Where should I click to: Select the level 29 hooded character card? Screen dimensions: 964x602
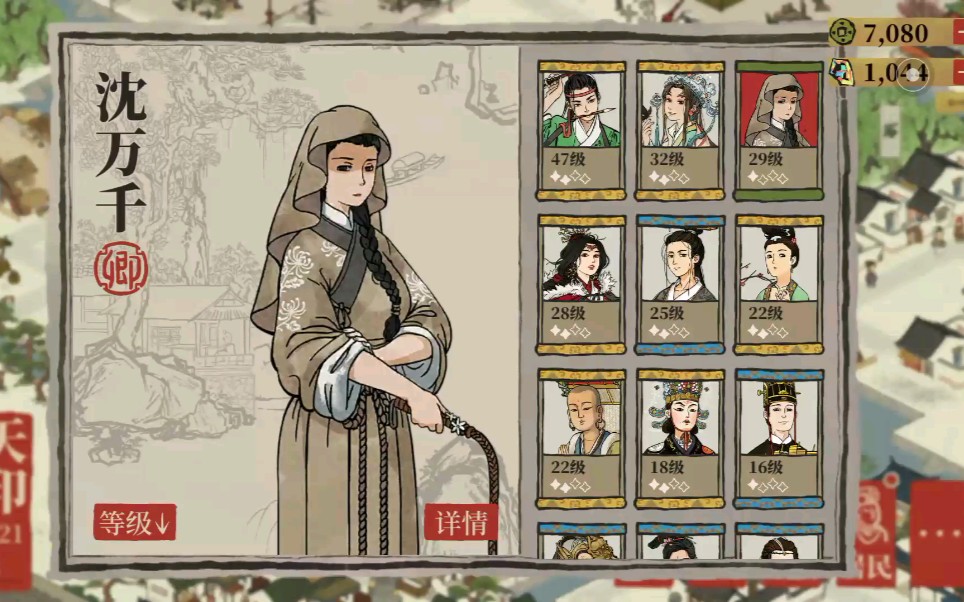(778, 130)
